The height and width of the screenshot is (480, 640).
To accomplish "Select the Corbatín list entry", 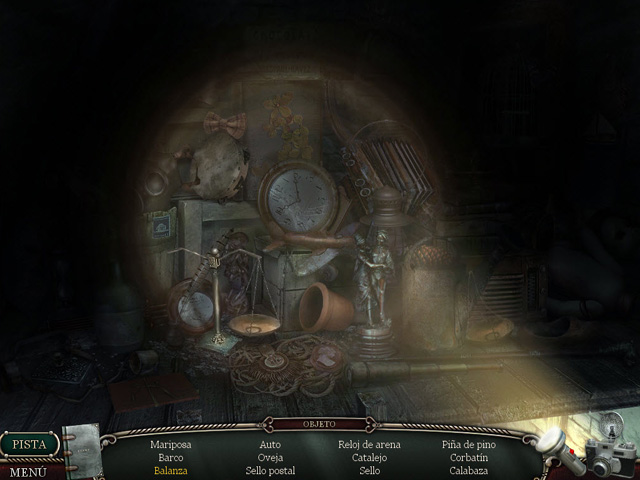I will 468,457.
